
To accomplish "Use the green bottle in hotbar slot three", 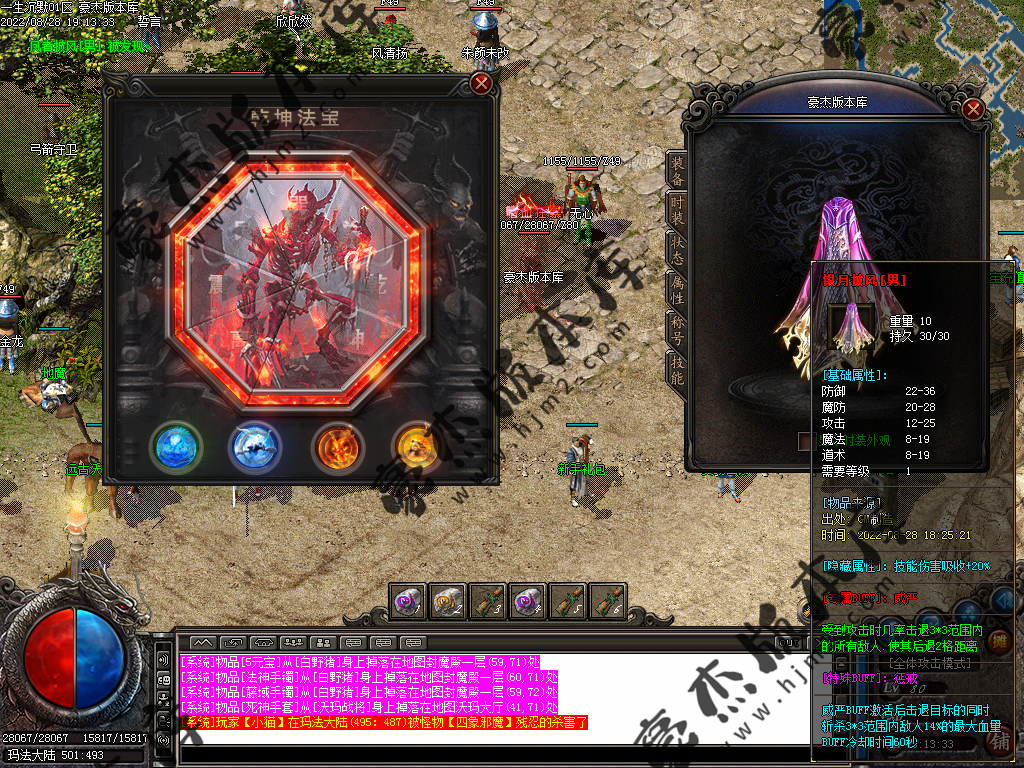I will [x=487, y=601].
